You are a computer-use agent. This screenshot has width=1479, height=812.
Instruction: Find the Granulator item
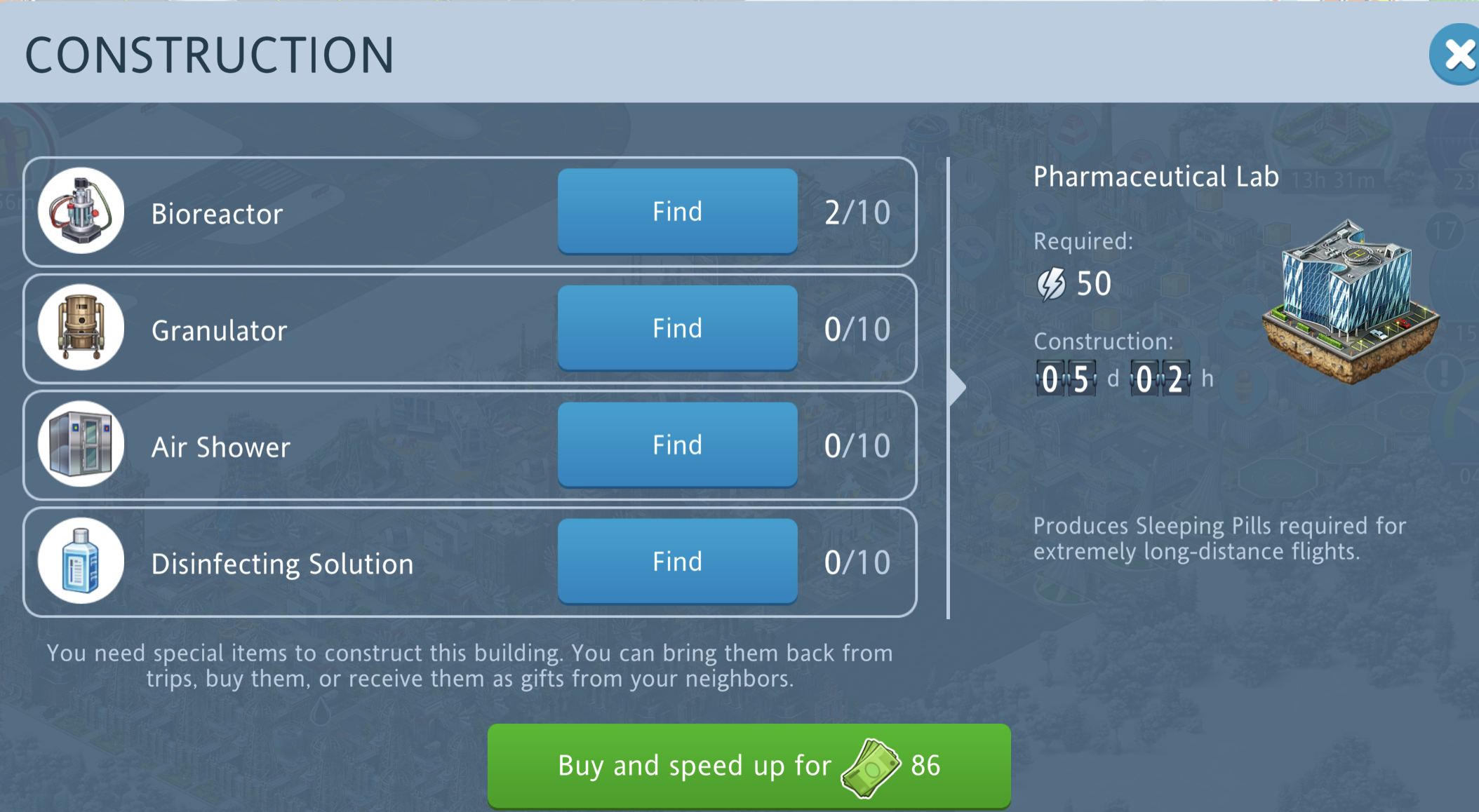point(677,328)
